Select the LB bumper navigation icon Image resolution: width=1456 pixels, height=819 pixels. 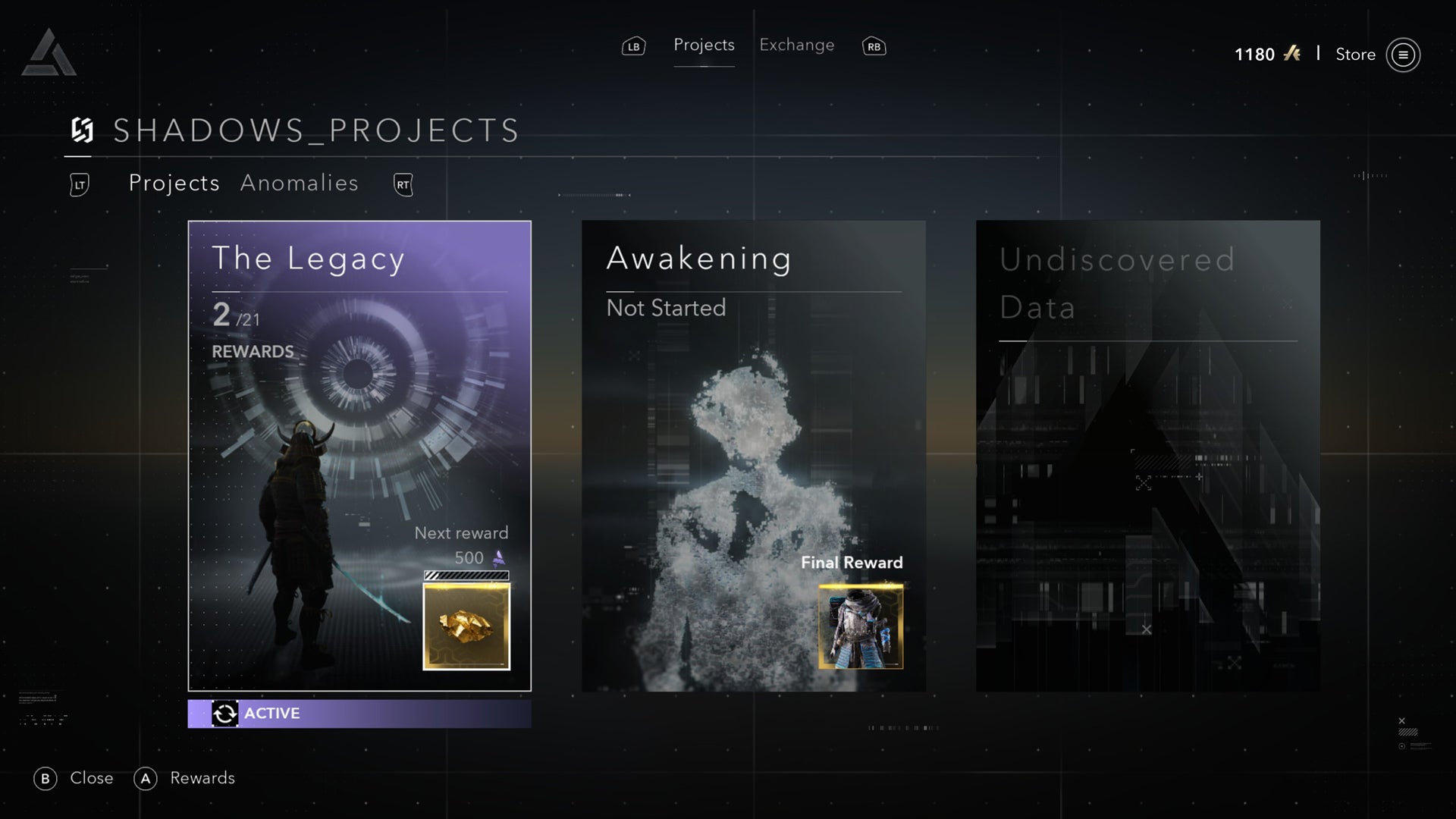(633, 45)
